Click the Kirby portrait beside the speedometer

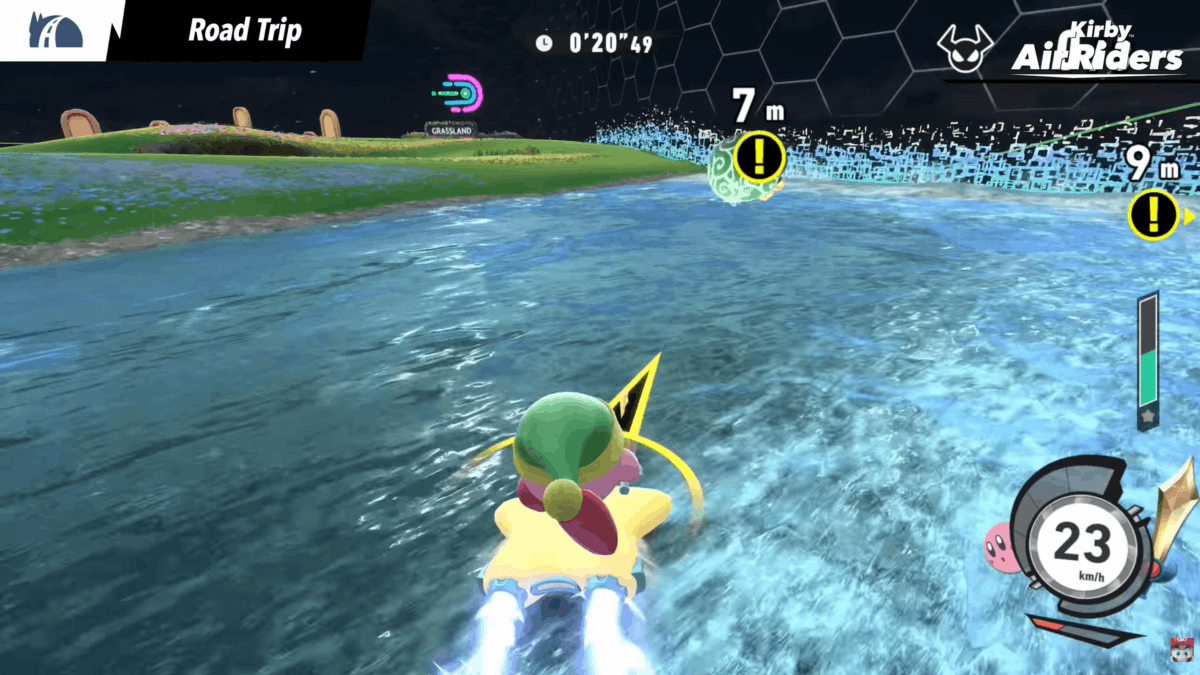pyautogui.click(x=999, y=544)
